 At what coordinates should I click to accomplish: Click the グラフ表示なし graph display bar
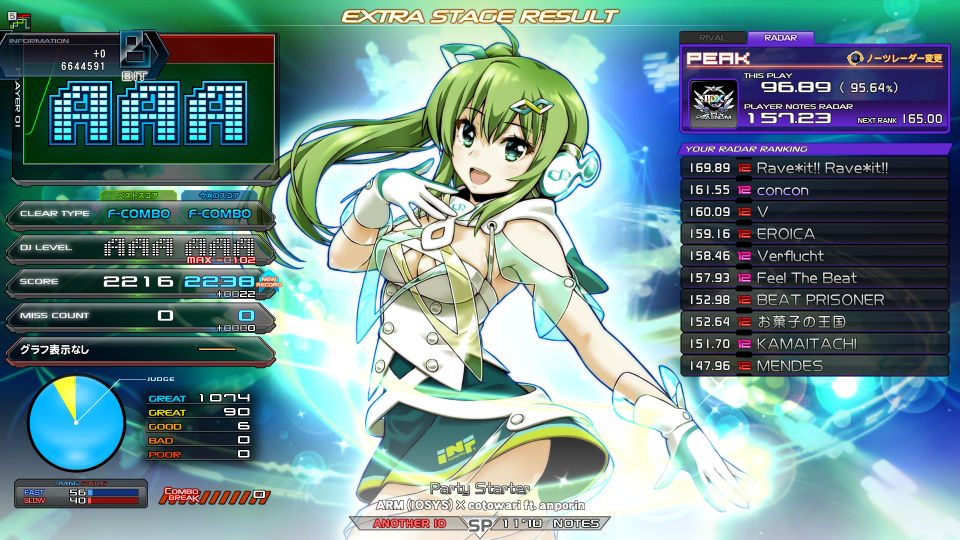click(x=138, y=350)
